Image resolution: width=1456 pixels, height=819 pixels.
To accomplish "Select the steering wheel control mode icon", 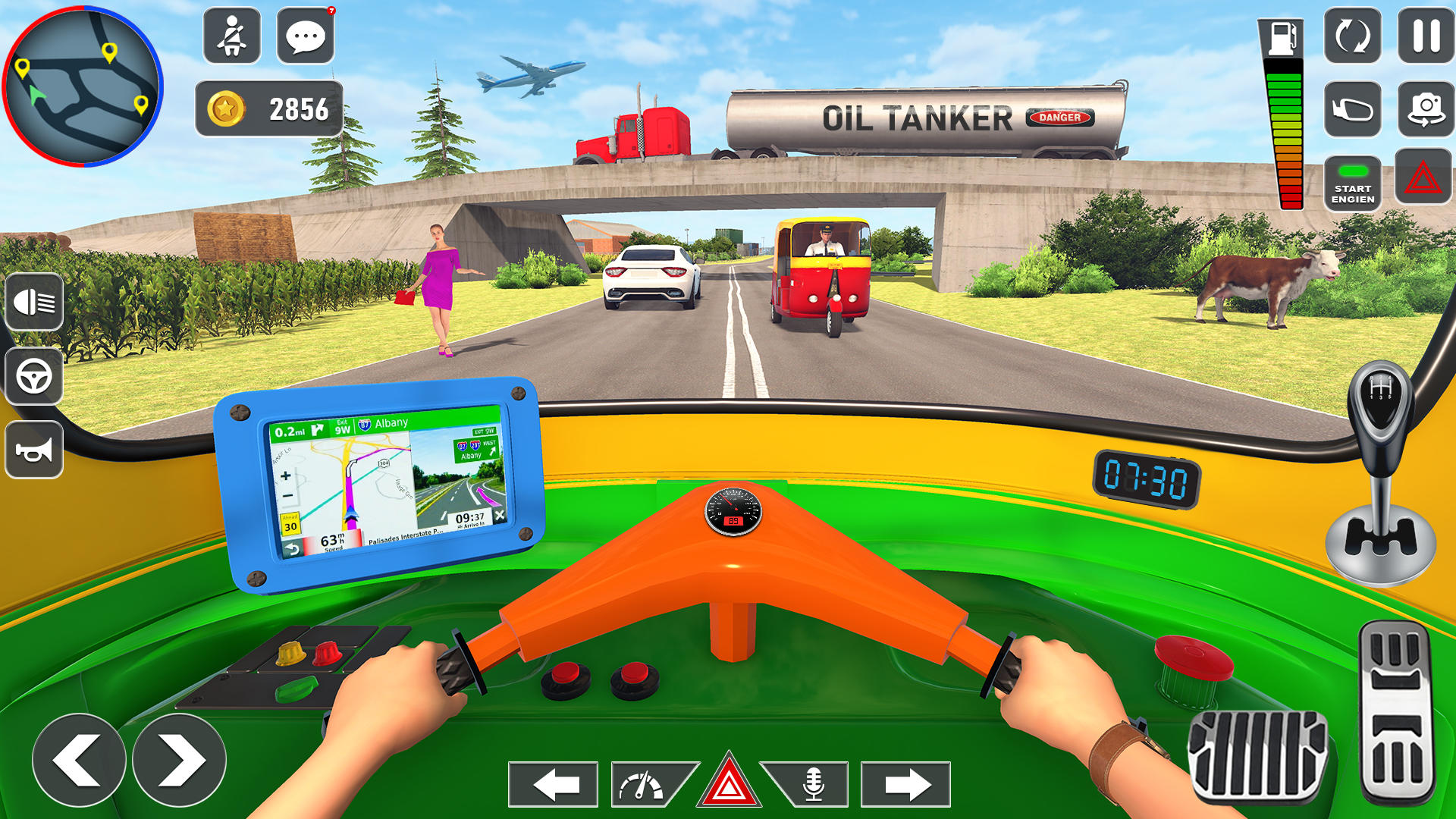I will (33, 377).
